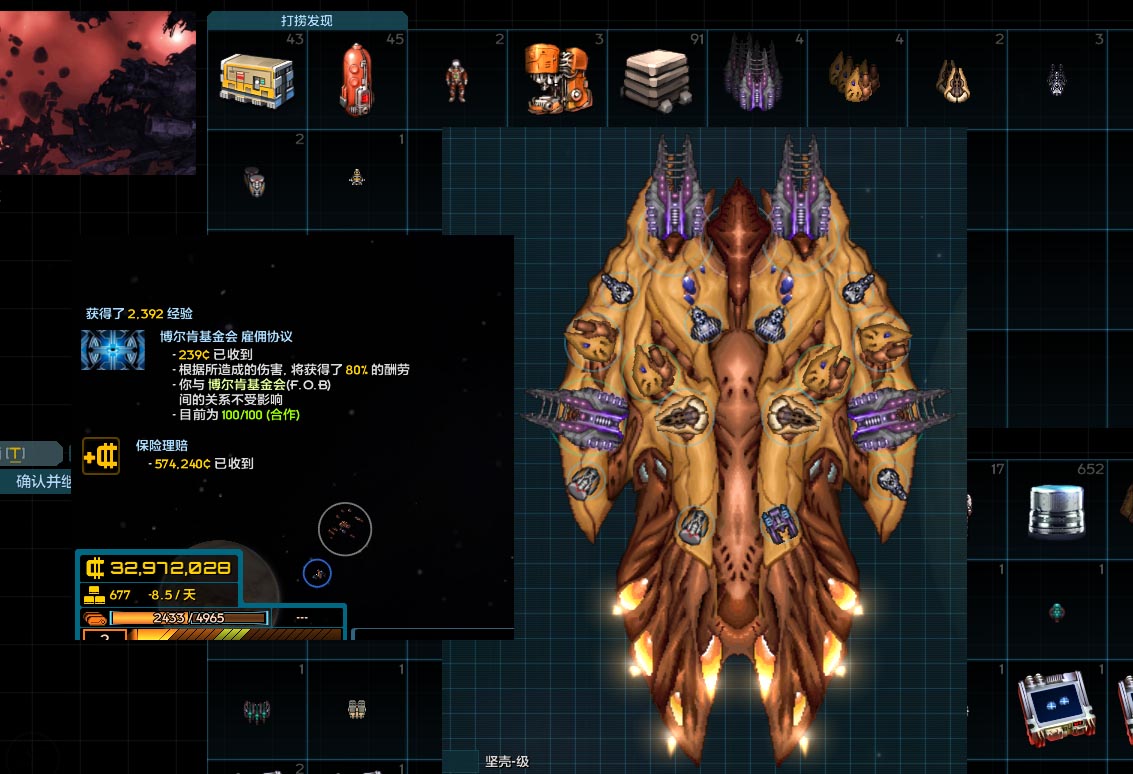Select the small teal weapon item
1133x774 pixels.
[x=1057, y=611]
